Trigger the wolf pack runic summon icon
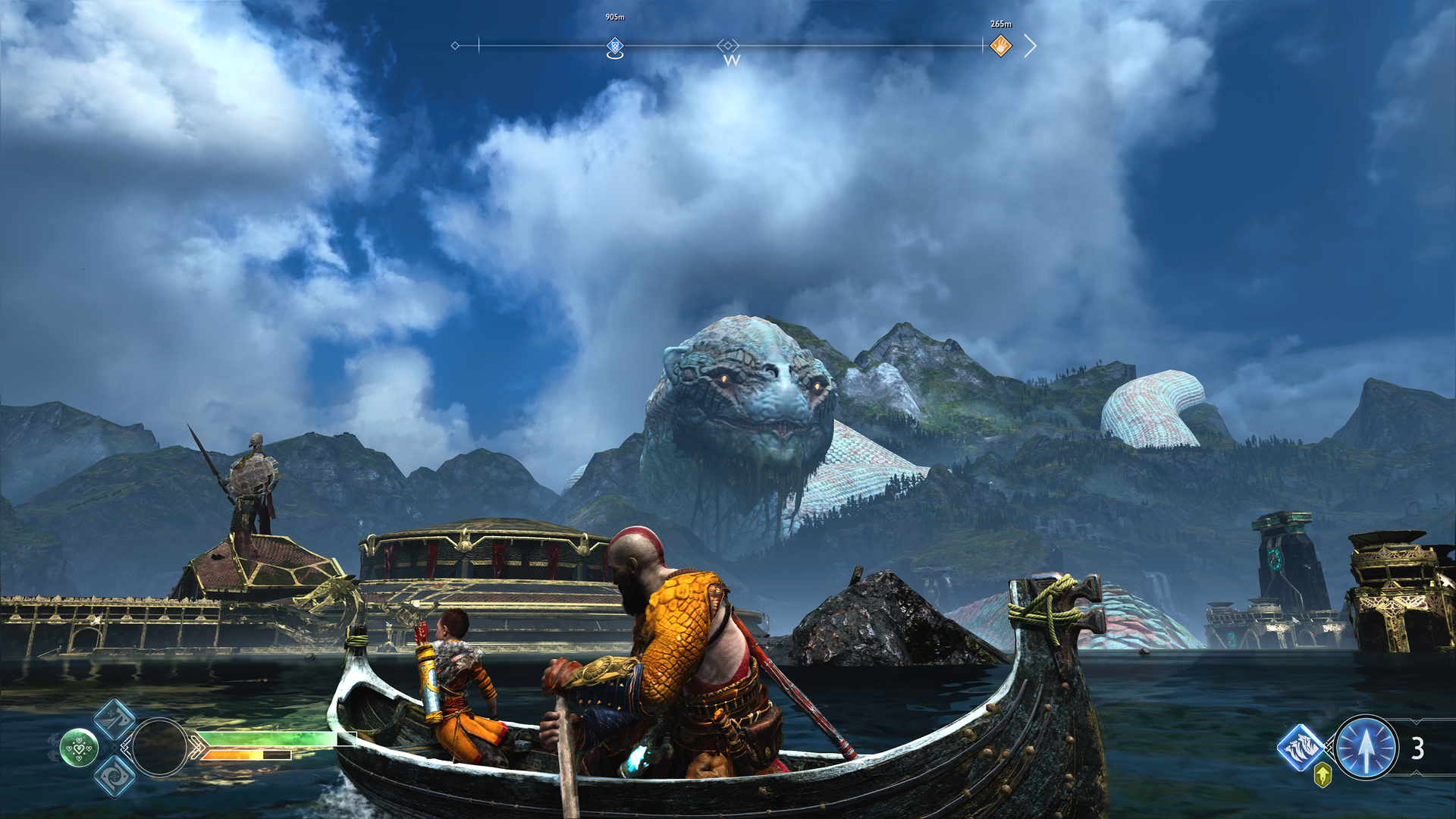 [x=1301, y=747]
